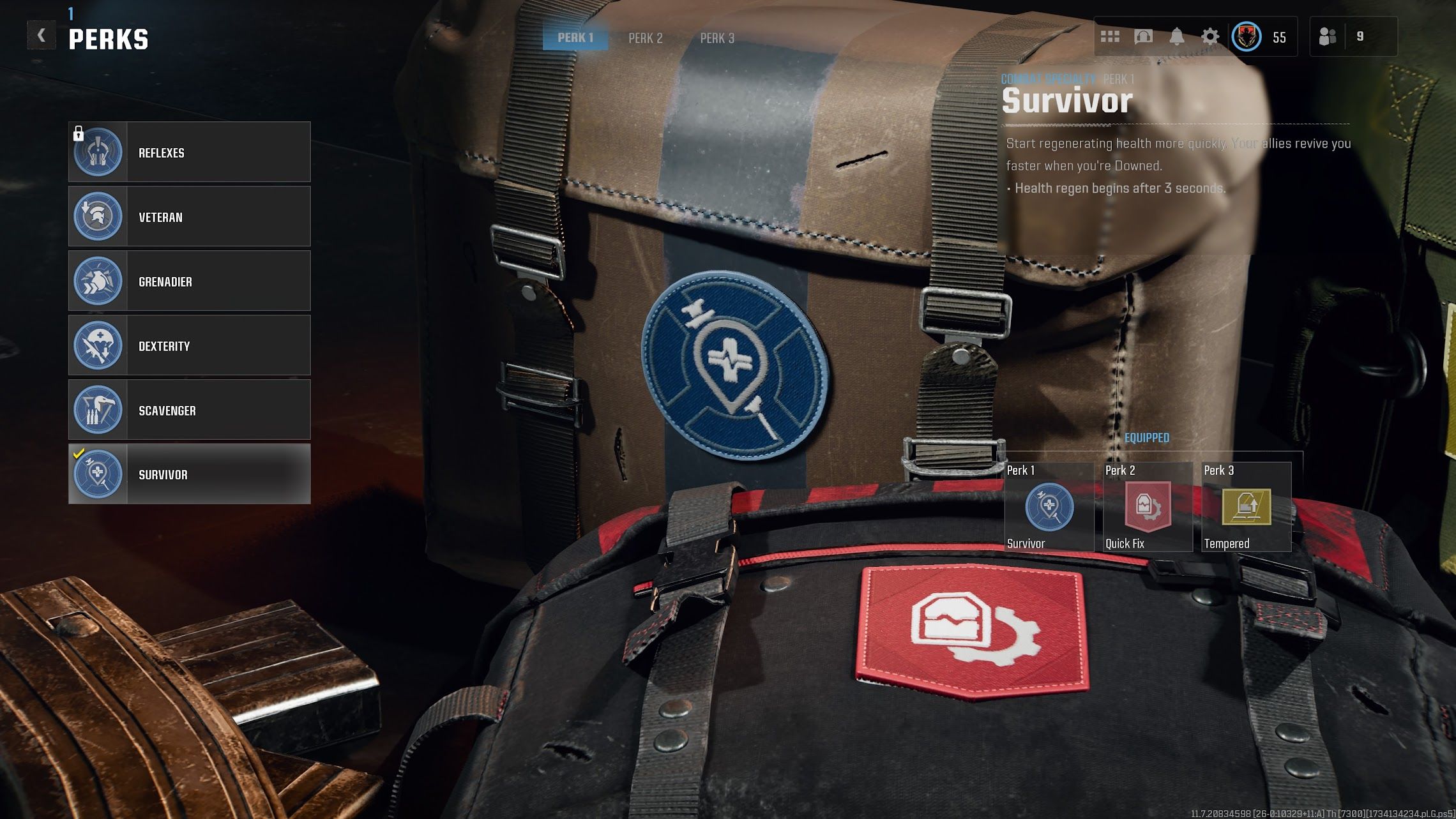Select the Grenadier perk icon

tap(97, 281)
